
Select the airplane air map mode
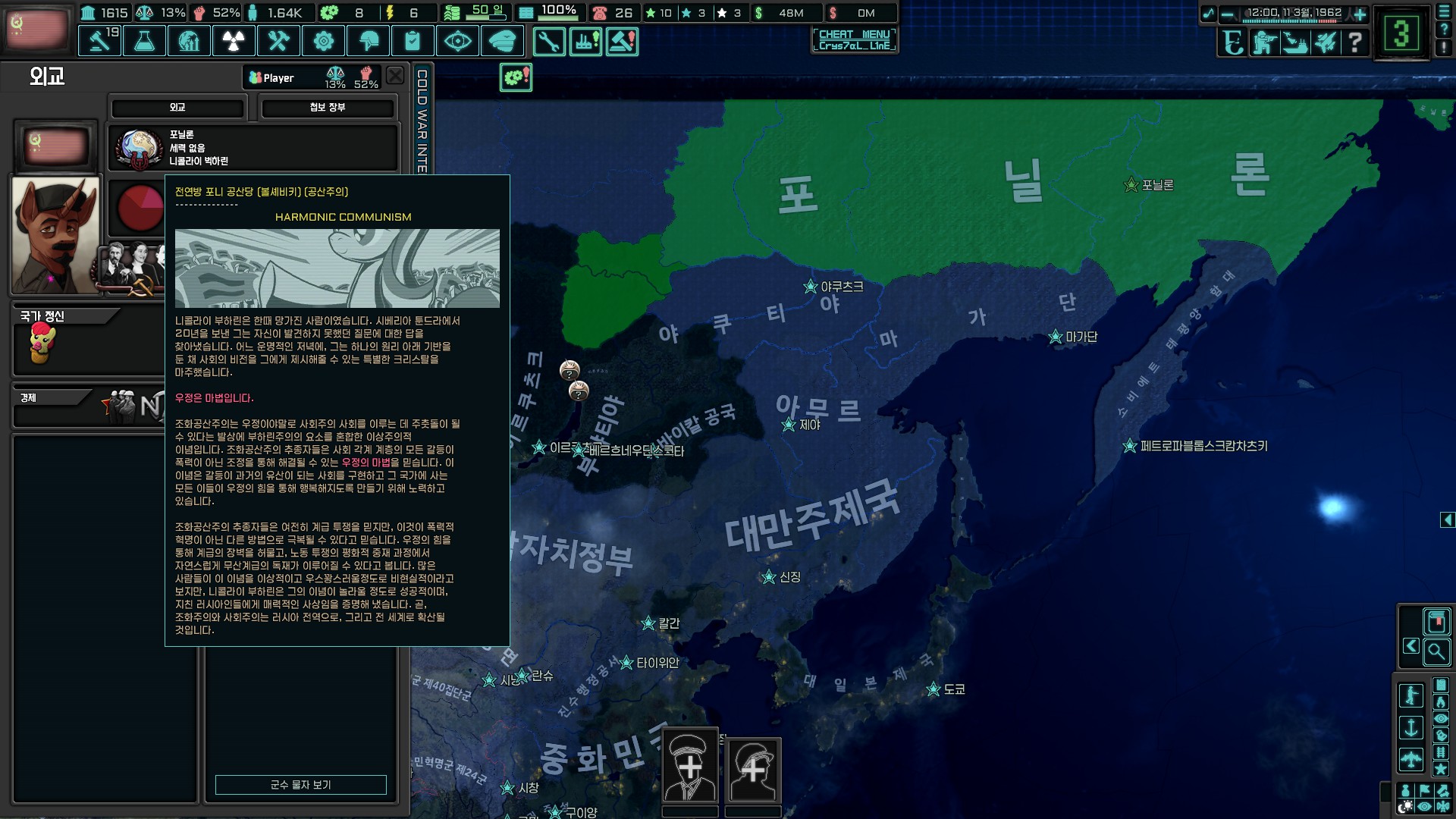[1410, 758]
